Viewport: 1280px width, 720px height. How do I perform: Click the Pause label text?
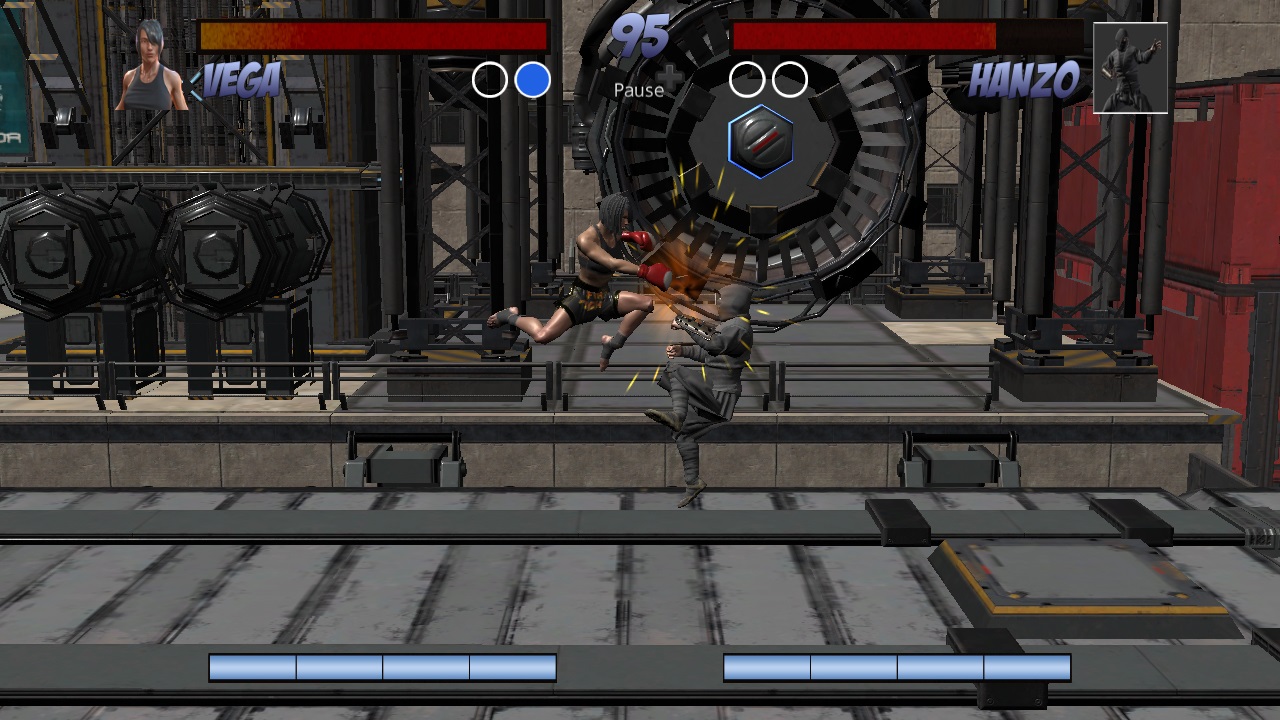[x=639, y=90]
